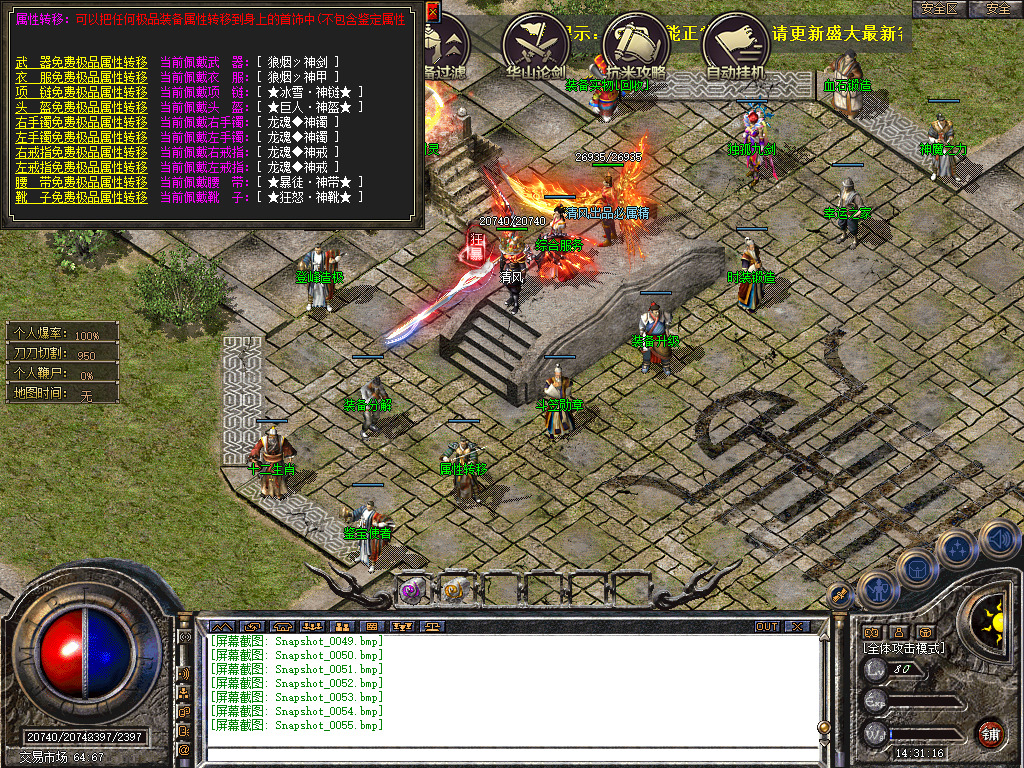This screenshot has height=768, width=1024.
Task: Click the OUT button above chat
Action: click(766, 626)
